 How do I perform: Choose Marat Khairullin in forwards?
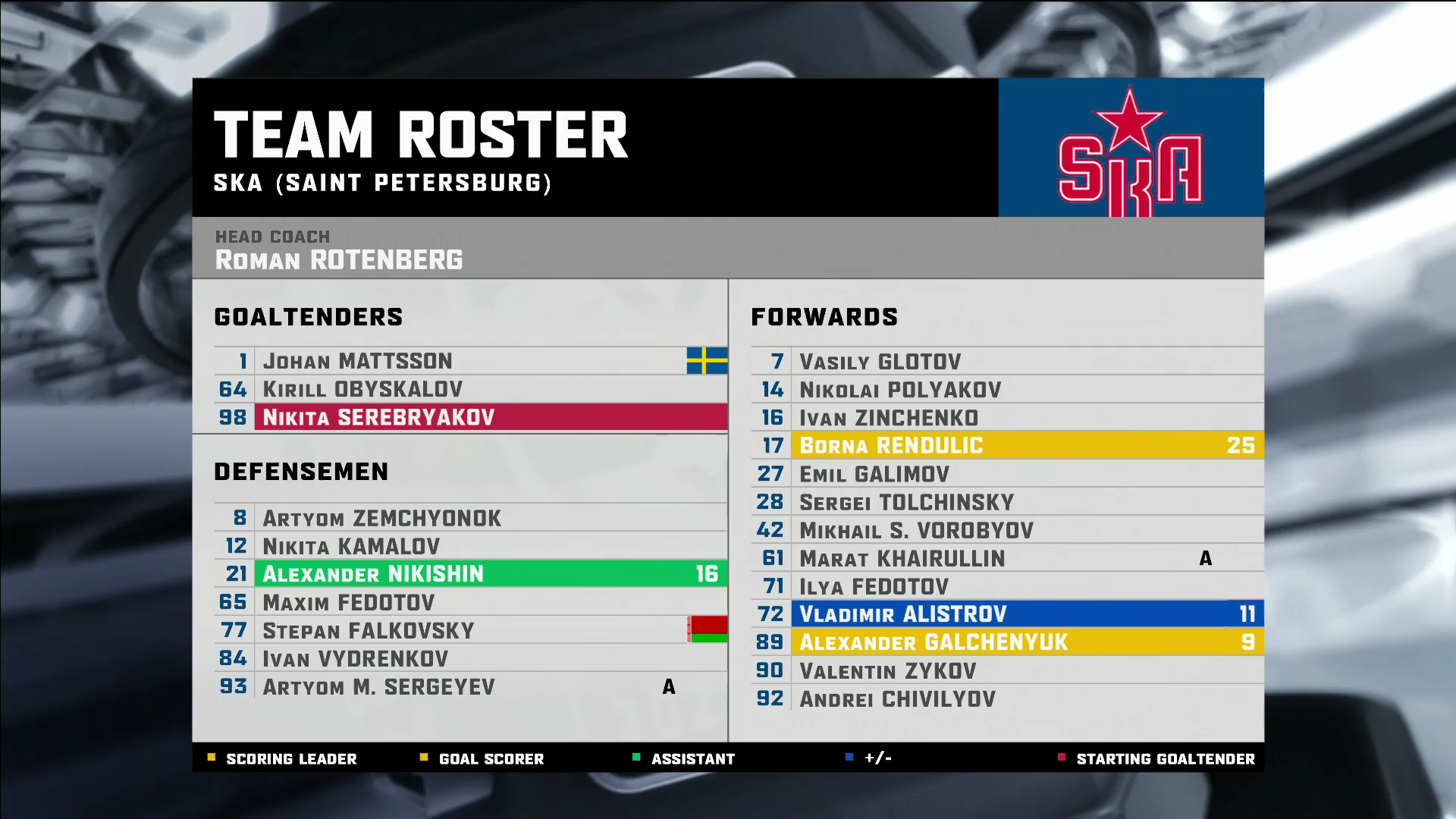(x=1007, y=558)
